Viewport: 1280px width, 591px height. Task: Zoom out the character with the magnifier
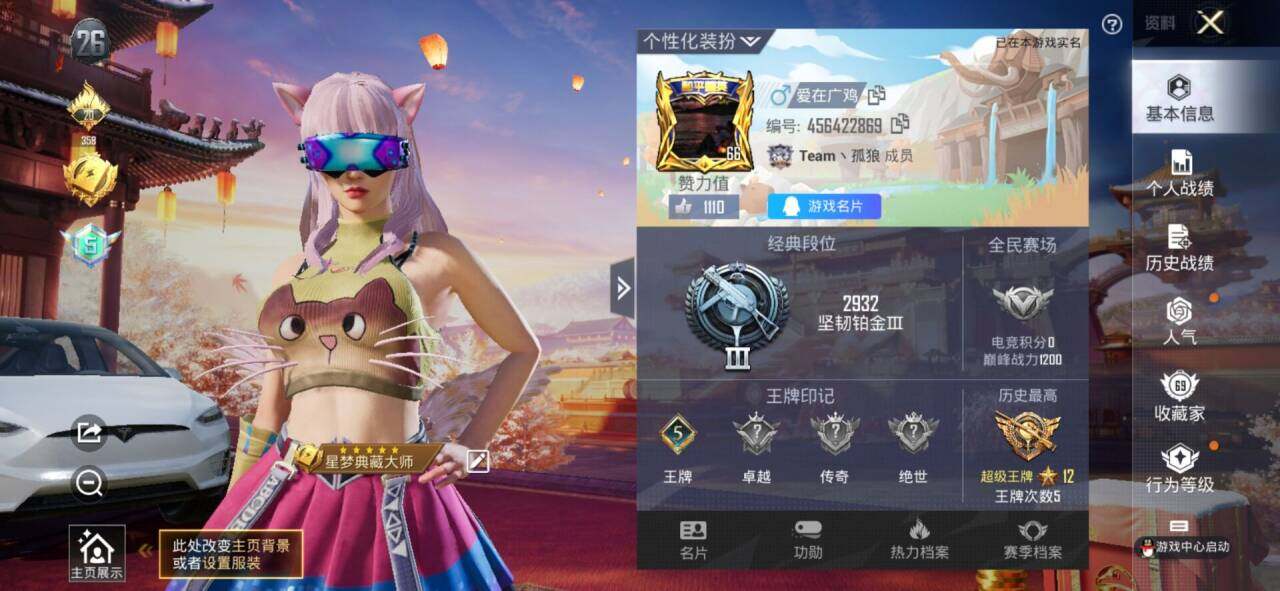click(x=89, y=484)
